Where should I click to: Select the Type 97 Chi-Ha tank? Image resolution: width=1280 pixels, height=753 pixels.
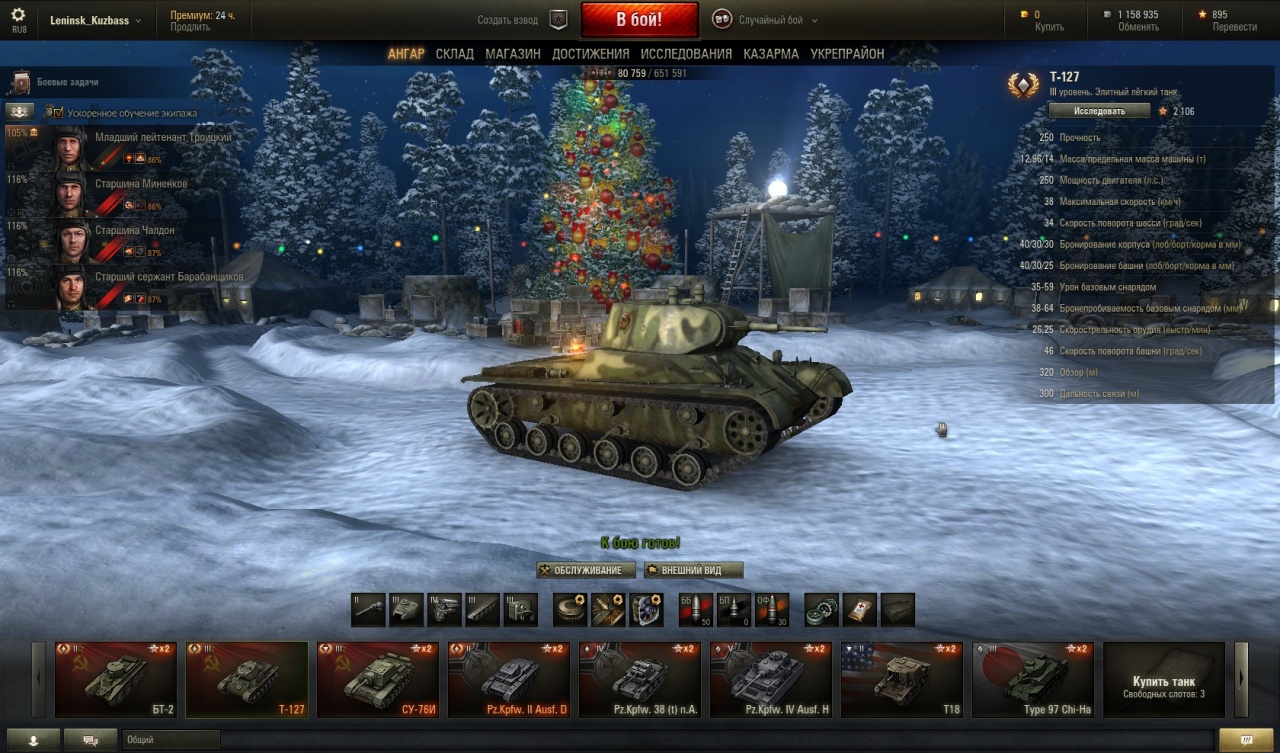tap(1033, 680)
